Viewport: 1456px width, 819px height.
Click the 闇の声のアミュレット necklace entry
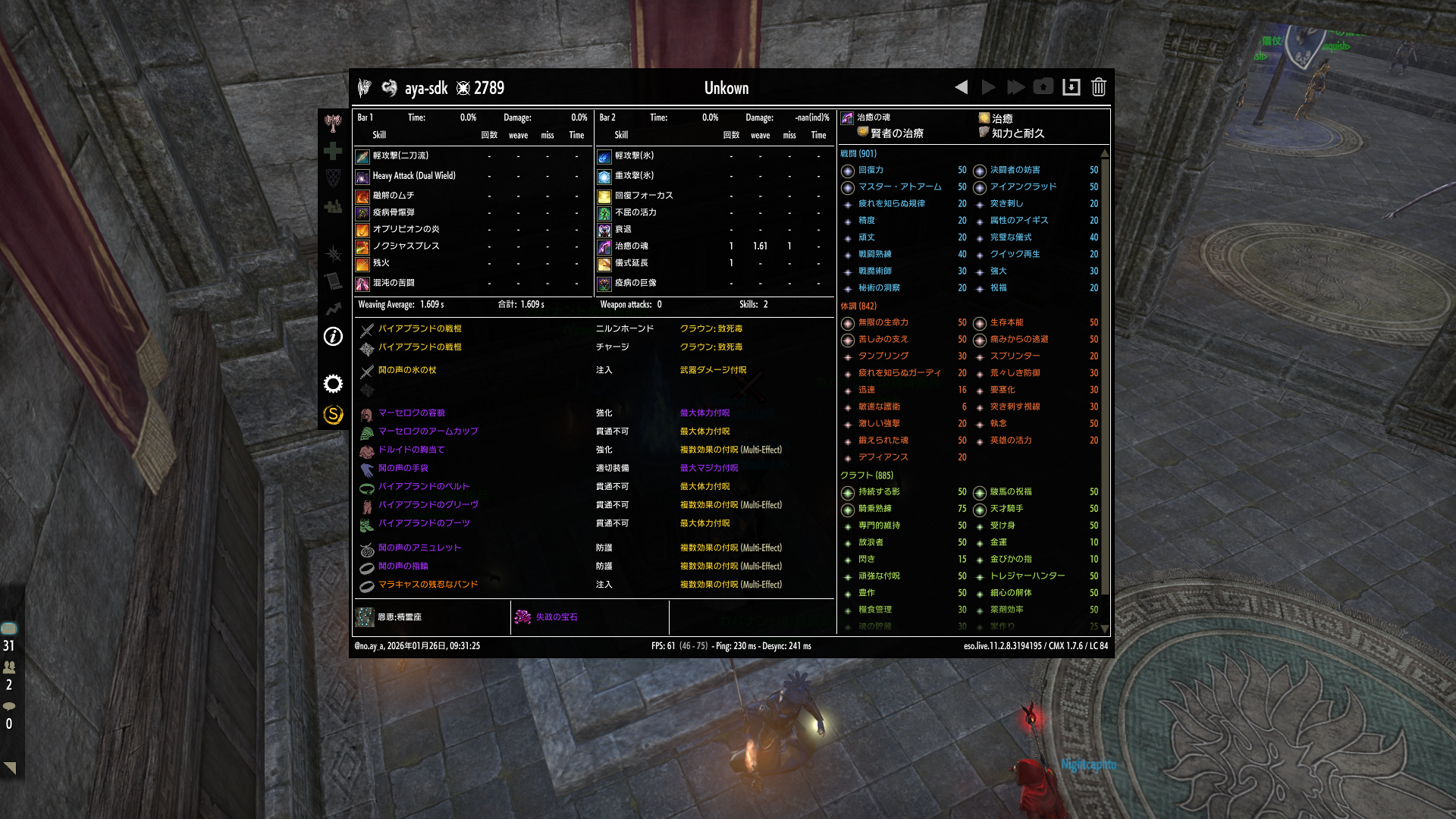coord(419,548)
